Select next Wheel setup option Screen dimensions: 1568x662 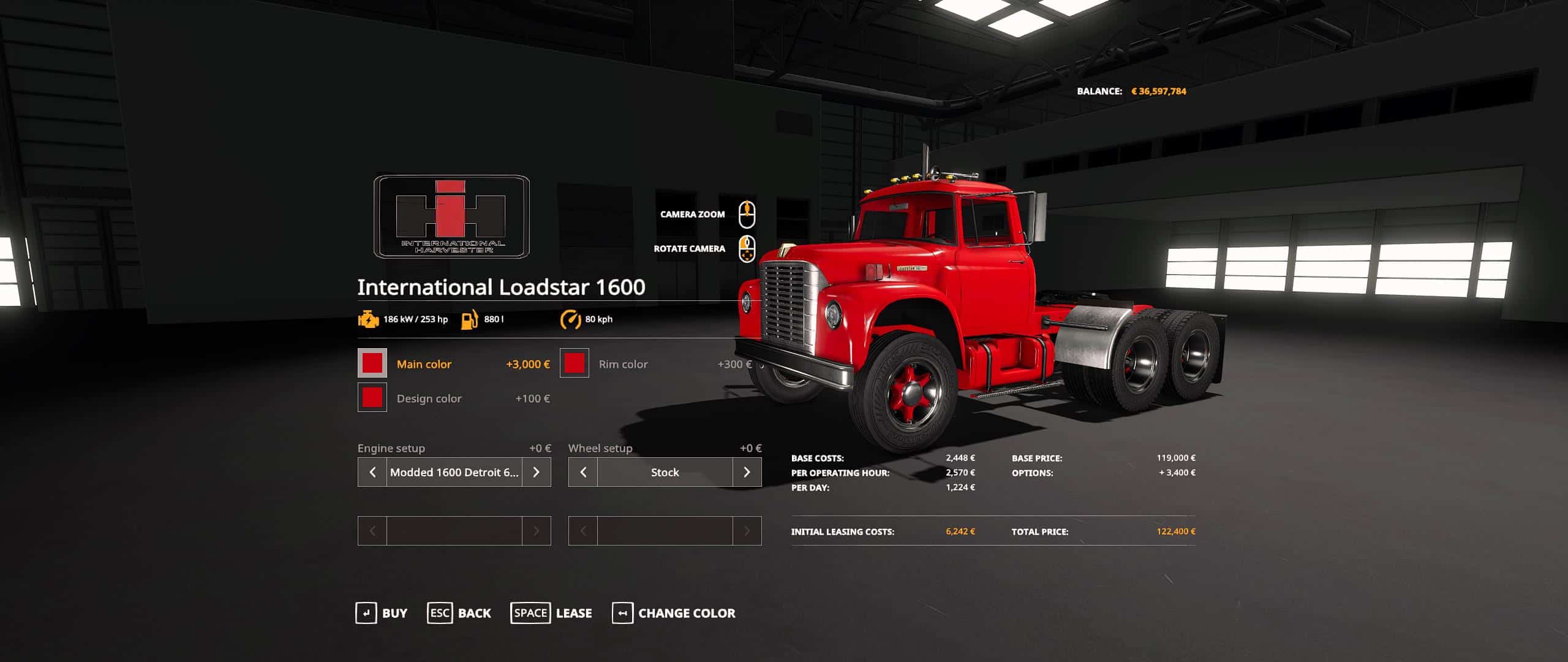click(747, 472)
